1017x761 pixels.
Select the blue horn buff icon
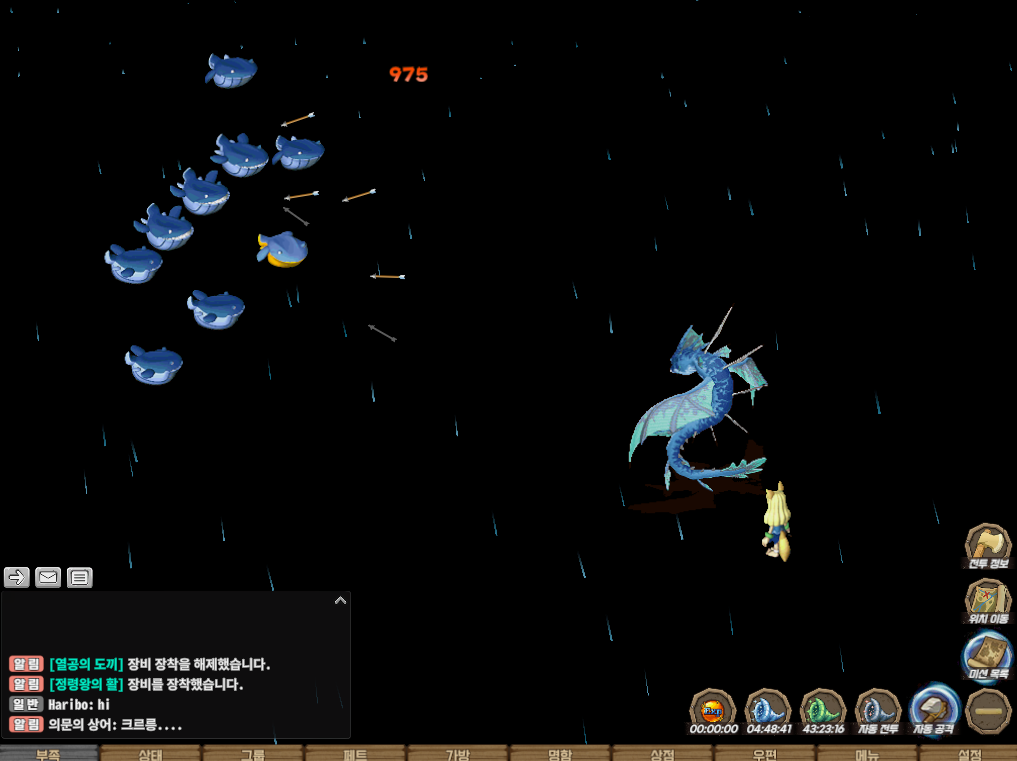coord(768,710)
